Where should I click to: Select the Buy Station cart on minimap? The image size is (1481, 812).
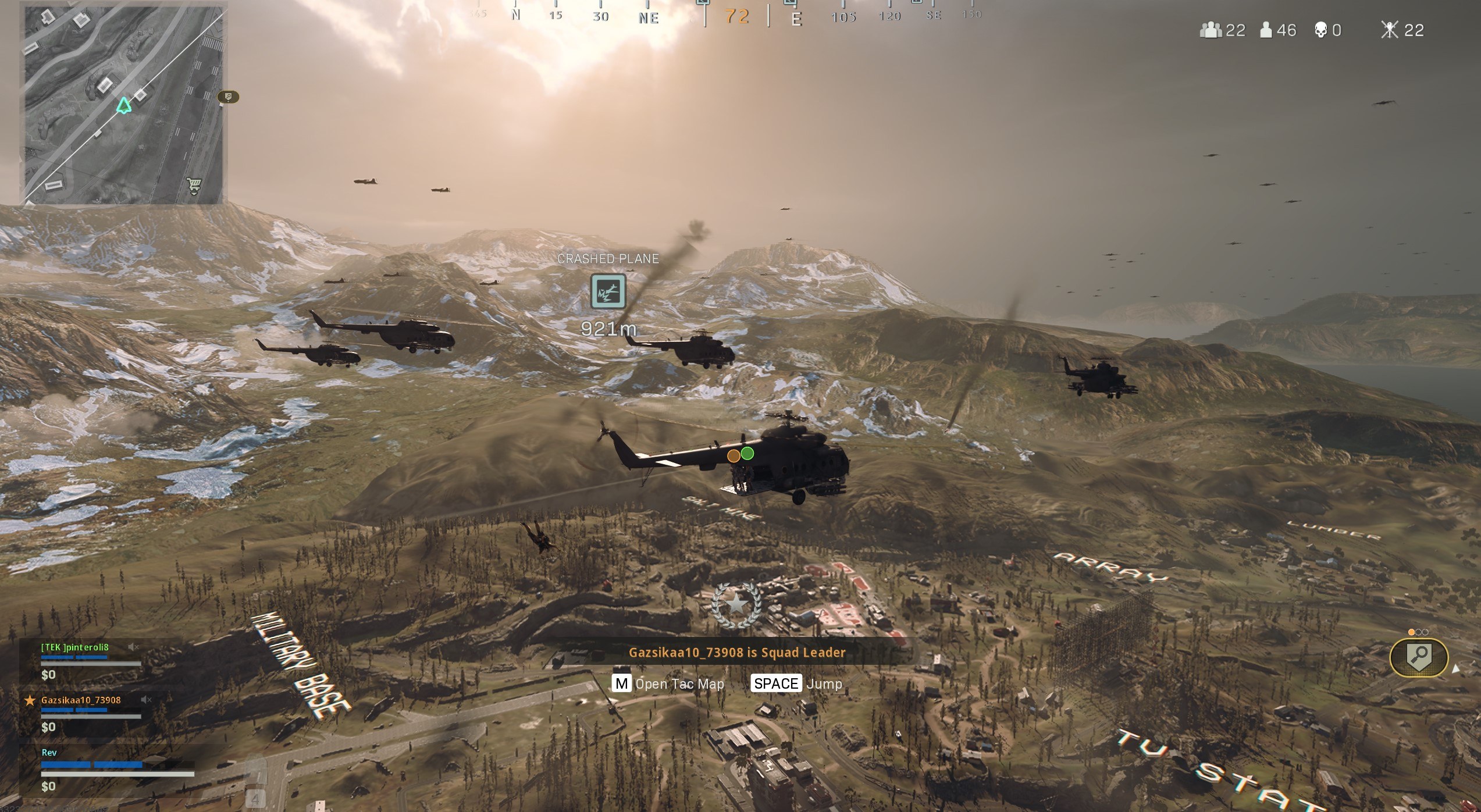[x=194, y=185]
